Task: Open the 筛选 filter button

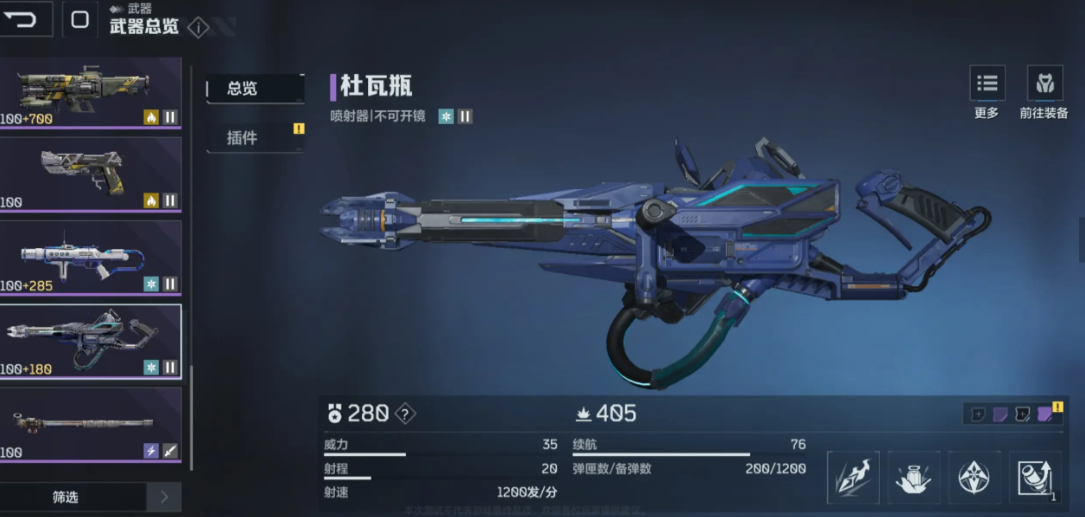Action: click(66, 497)
